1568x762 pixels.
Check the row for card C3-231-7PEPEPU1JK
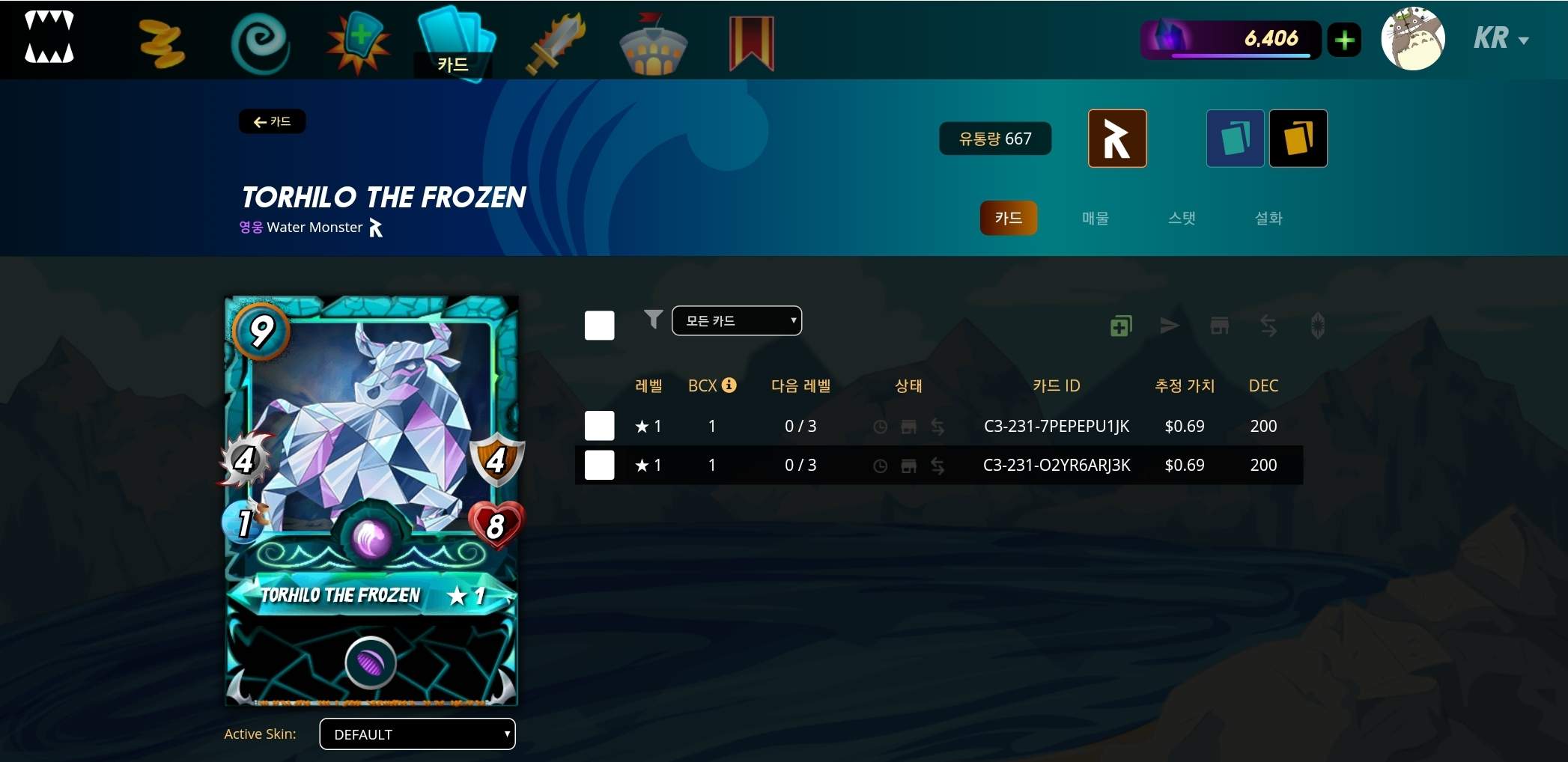pyautogui.click(x=598, y=425)
